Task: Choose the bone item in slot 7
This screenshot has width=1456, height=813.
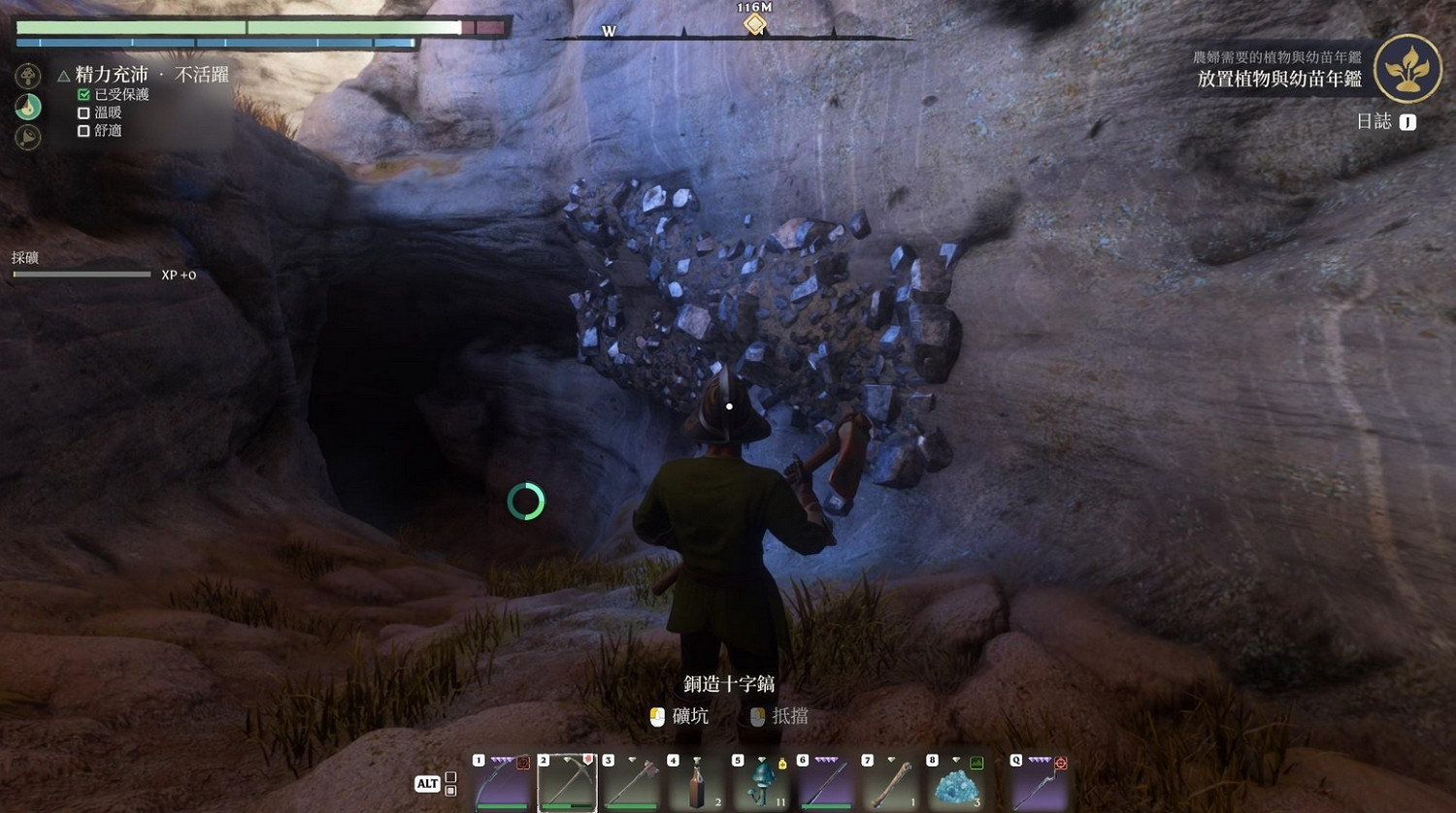Action: click(x=890, y=782)
